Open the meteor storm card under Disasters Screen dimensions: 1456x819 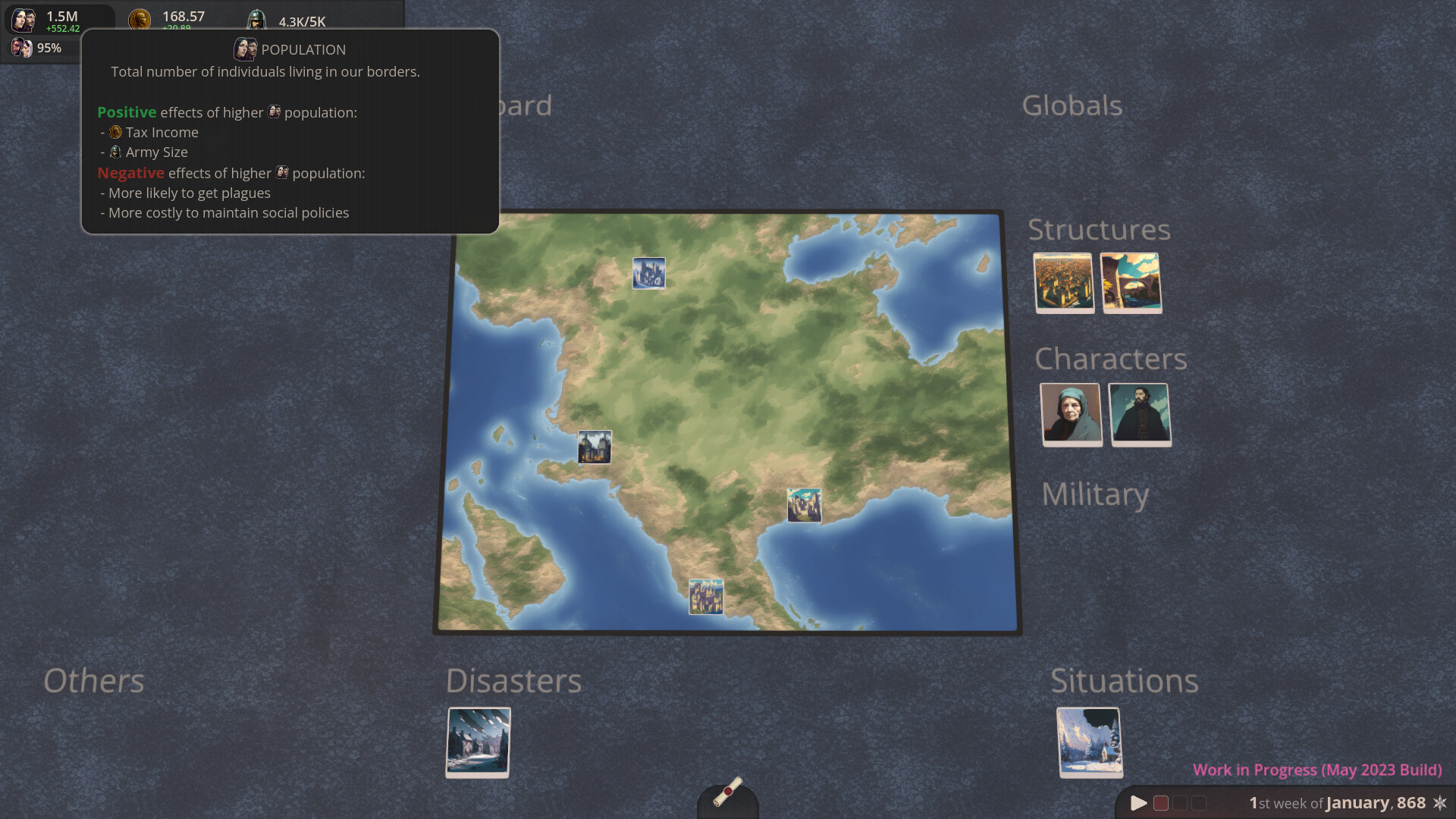pyautogui.click(x=478, y=742)
